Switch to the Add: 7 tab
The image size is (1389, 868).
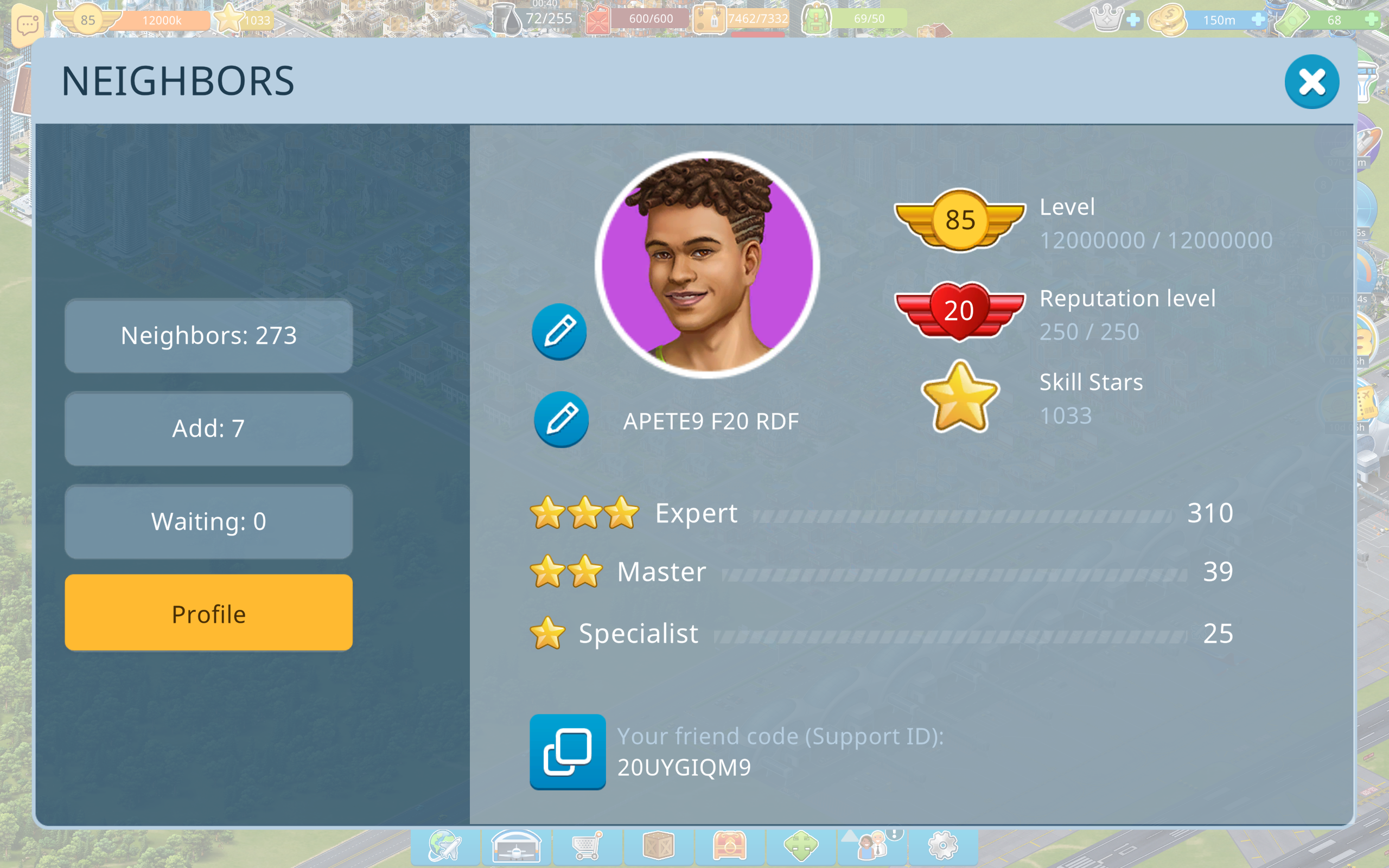pos(208,429)
